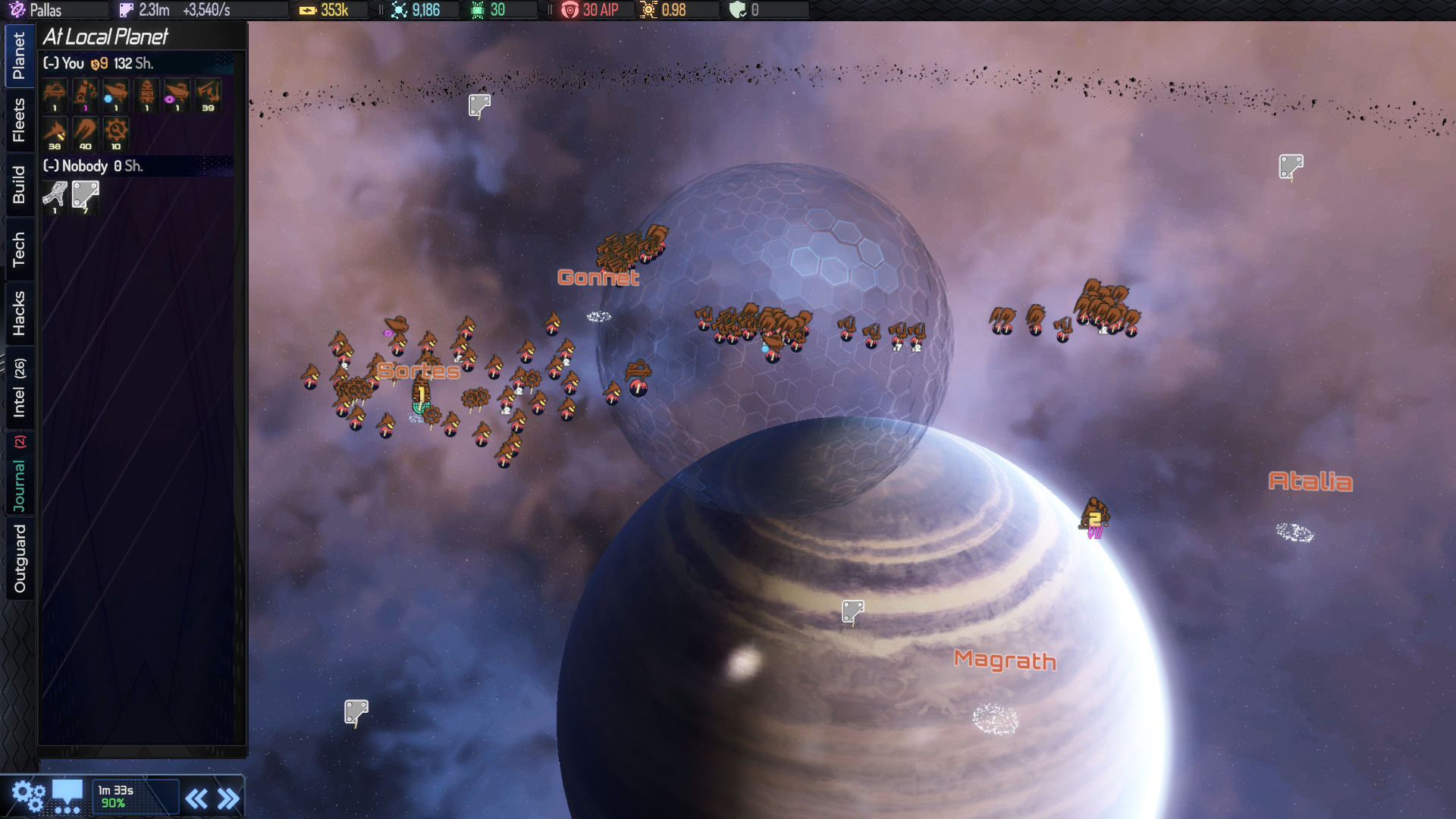Viewport: 1456px width, 819px height.
Task: Click the frigate icon with blue hexagon marker
Action: 115,95
